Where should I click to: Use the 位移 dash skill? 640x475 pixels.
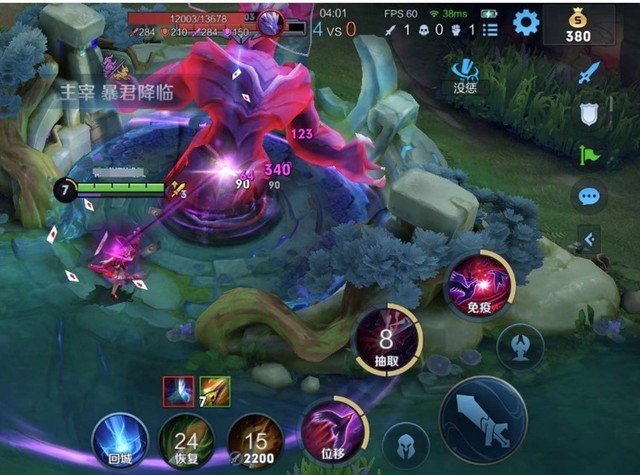point(334,430)
